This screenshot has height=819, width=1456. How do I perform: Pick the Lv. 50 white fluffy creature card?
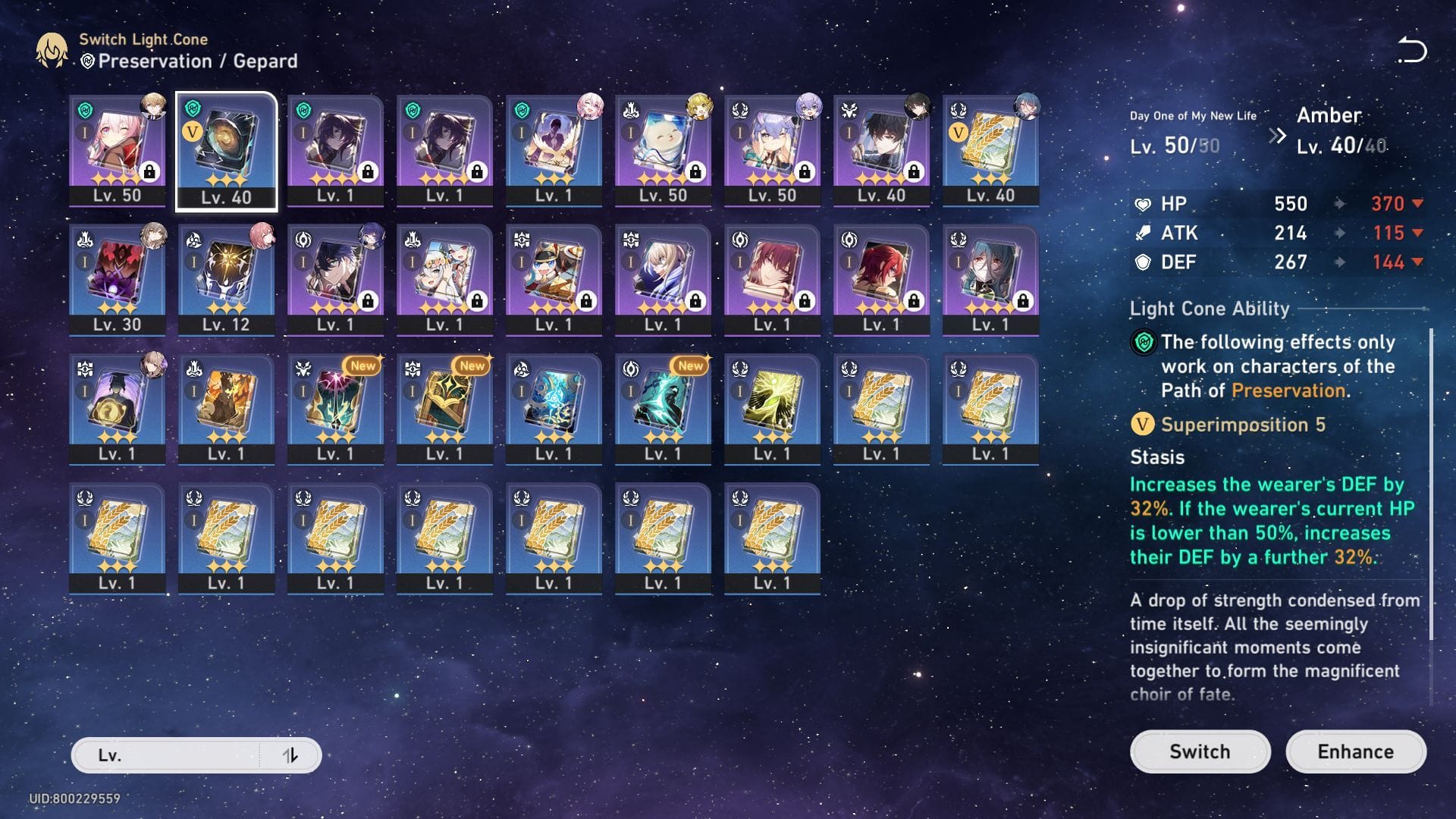click(663, 150)
